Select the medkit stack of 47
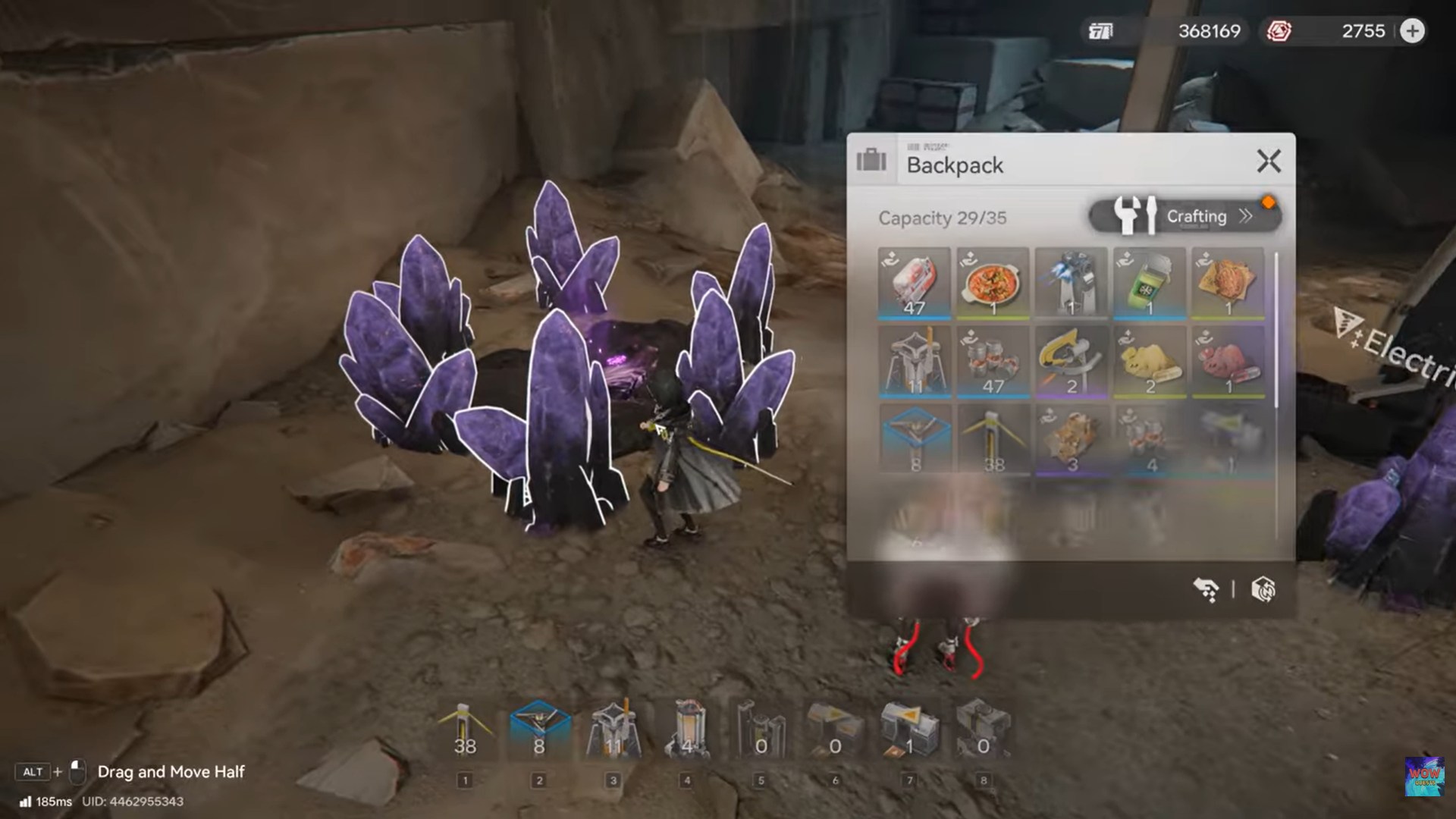Screen dimensions: 1456x819 (x=914, y=284)
